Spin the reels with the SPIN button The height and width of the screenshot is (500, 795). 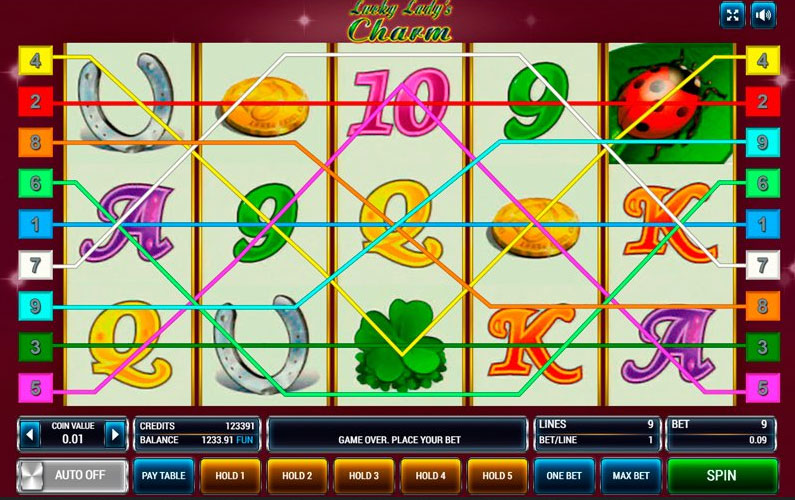click(722, 475)
